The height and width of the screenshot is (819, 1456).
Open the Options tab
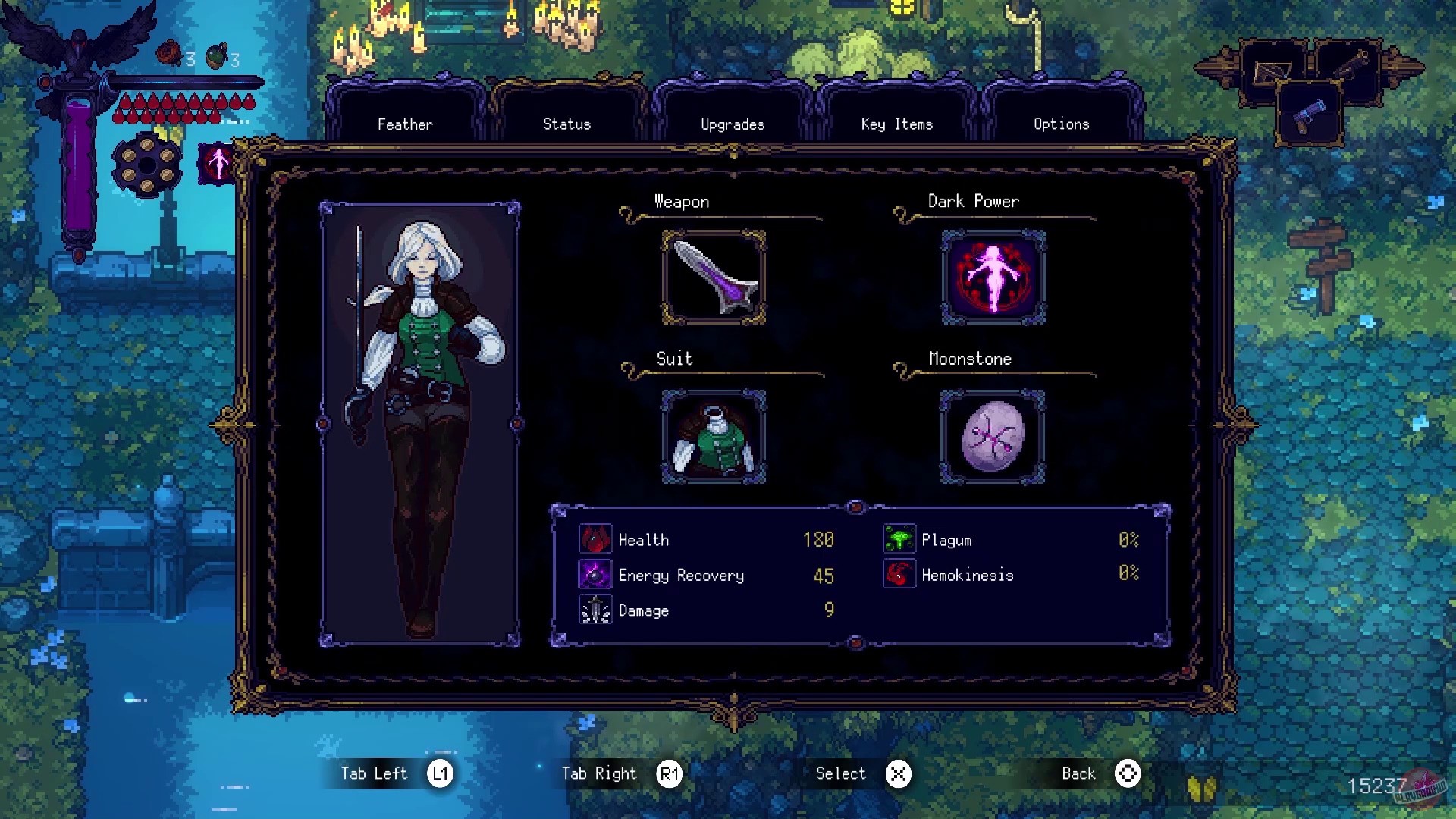pos(1061,124)
